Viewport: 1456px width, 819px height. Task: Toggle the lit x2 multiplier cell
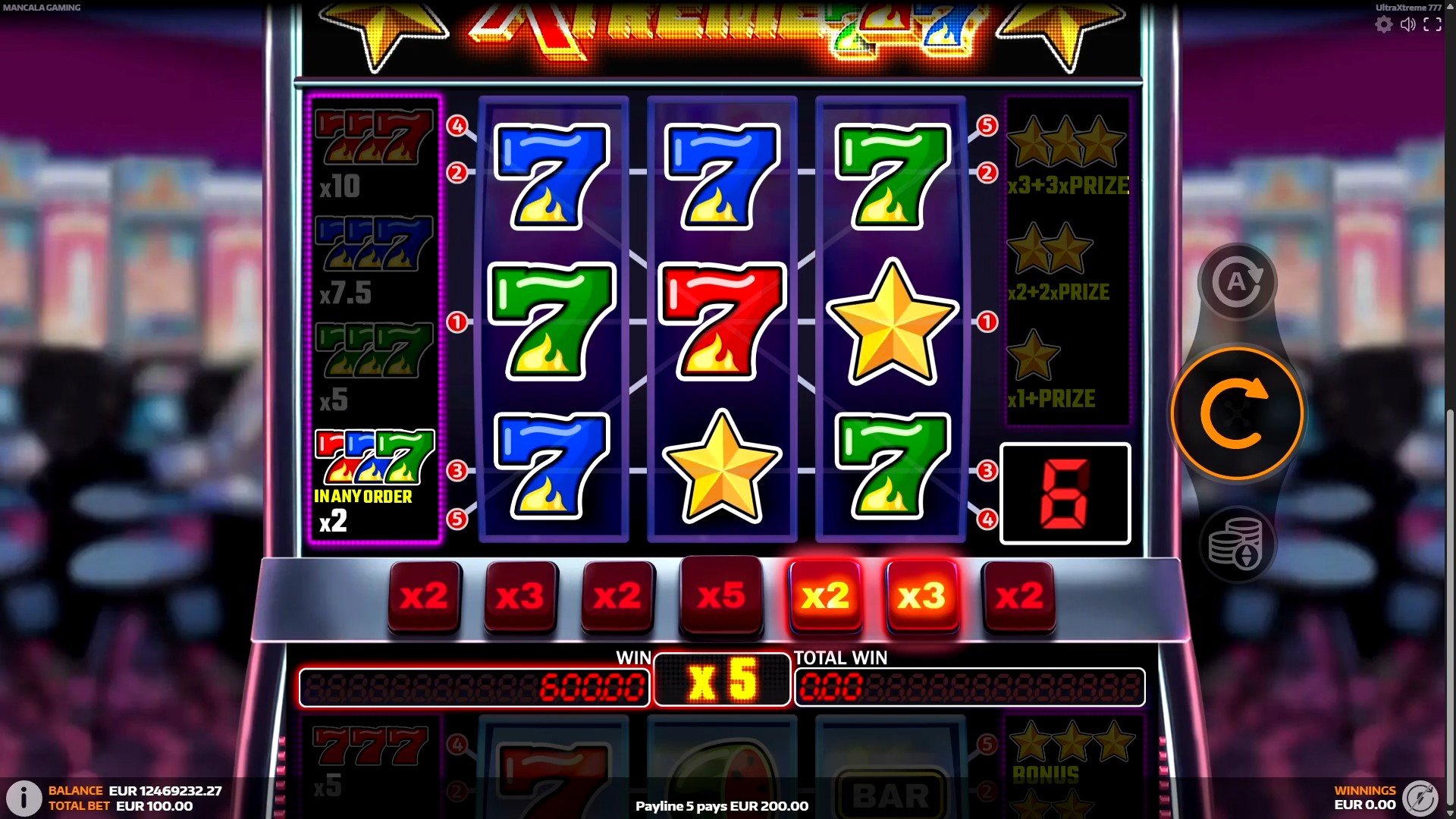coord(825,596)
